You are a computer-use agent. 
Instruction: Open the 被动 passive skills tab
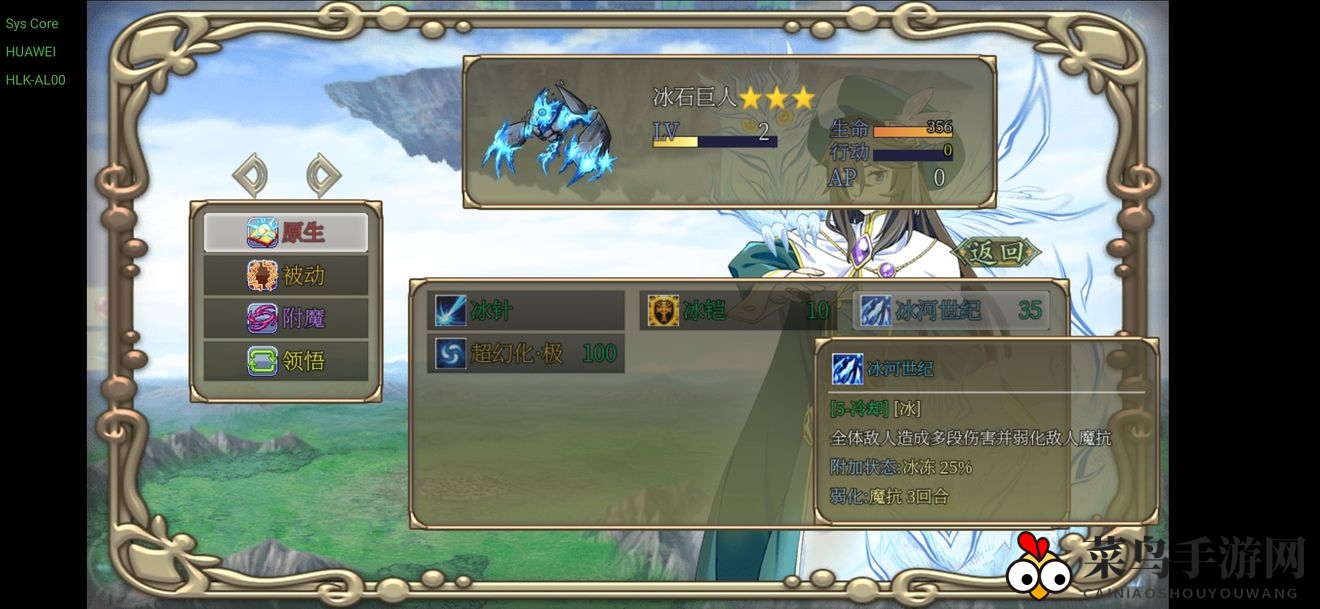click(x=286, y=275)
